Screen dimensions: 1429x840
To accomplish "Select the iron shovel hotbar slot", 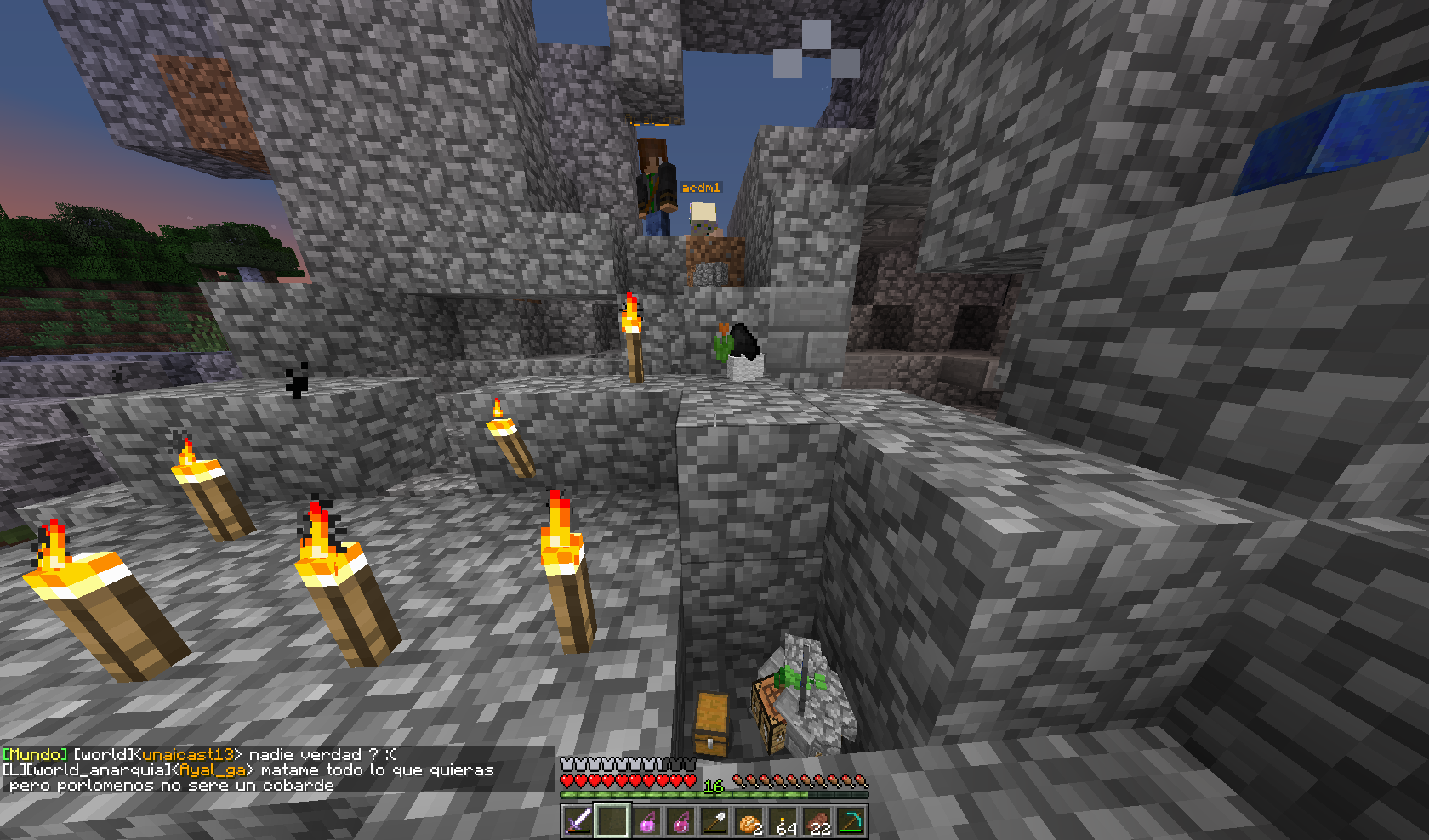I will tap(714, 821).
